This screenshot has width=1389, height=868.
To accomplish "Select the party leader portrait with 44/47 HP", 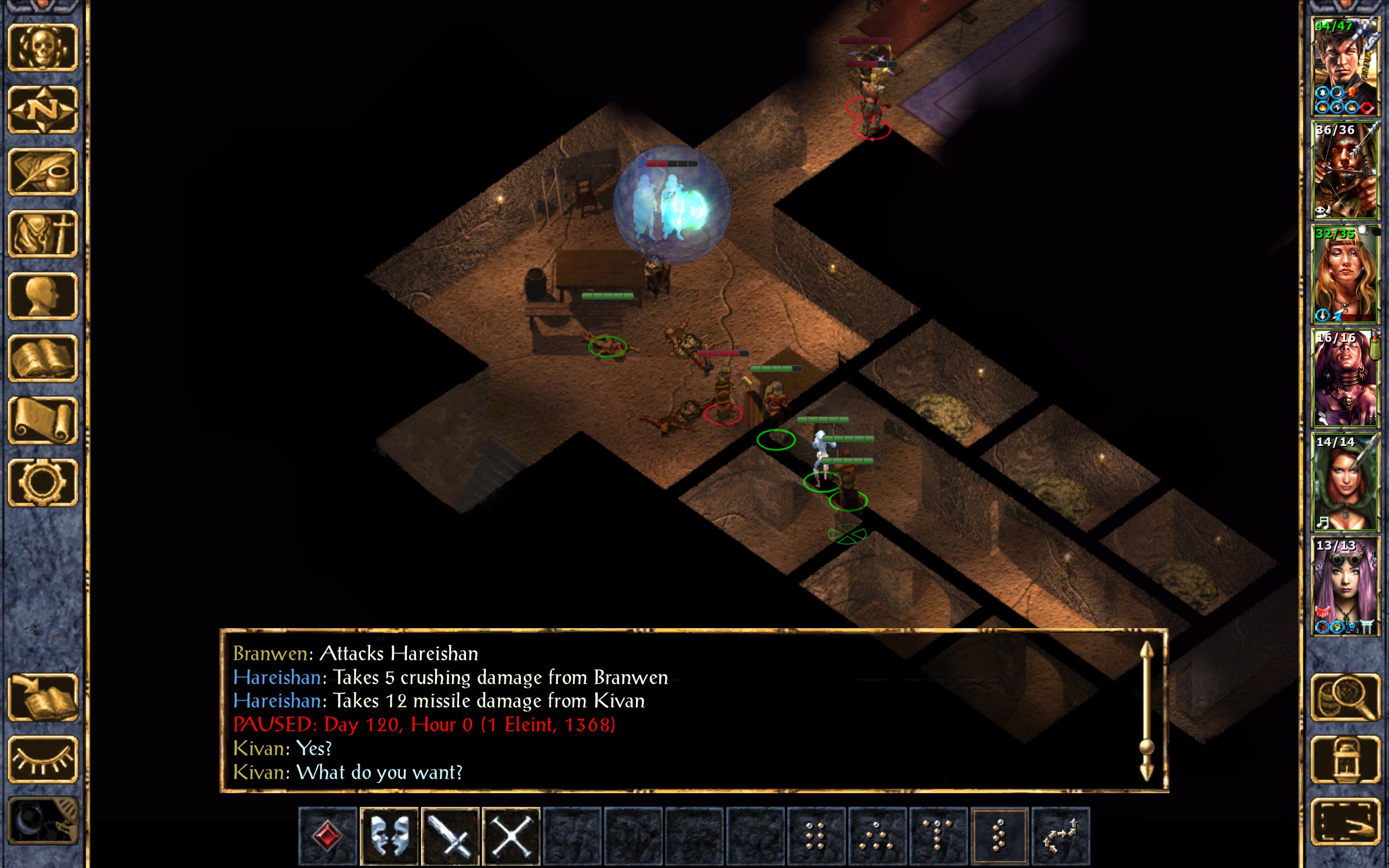I will pyautogui.click(x=1345, y=67).
